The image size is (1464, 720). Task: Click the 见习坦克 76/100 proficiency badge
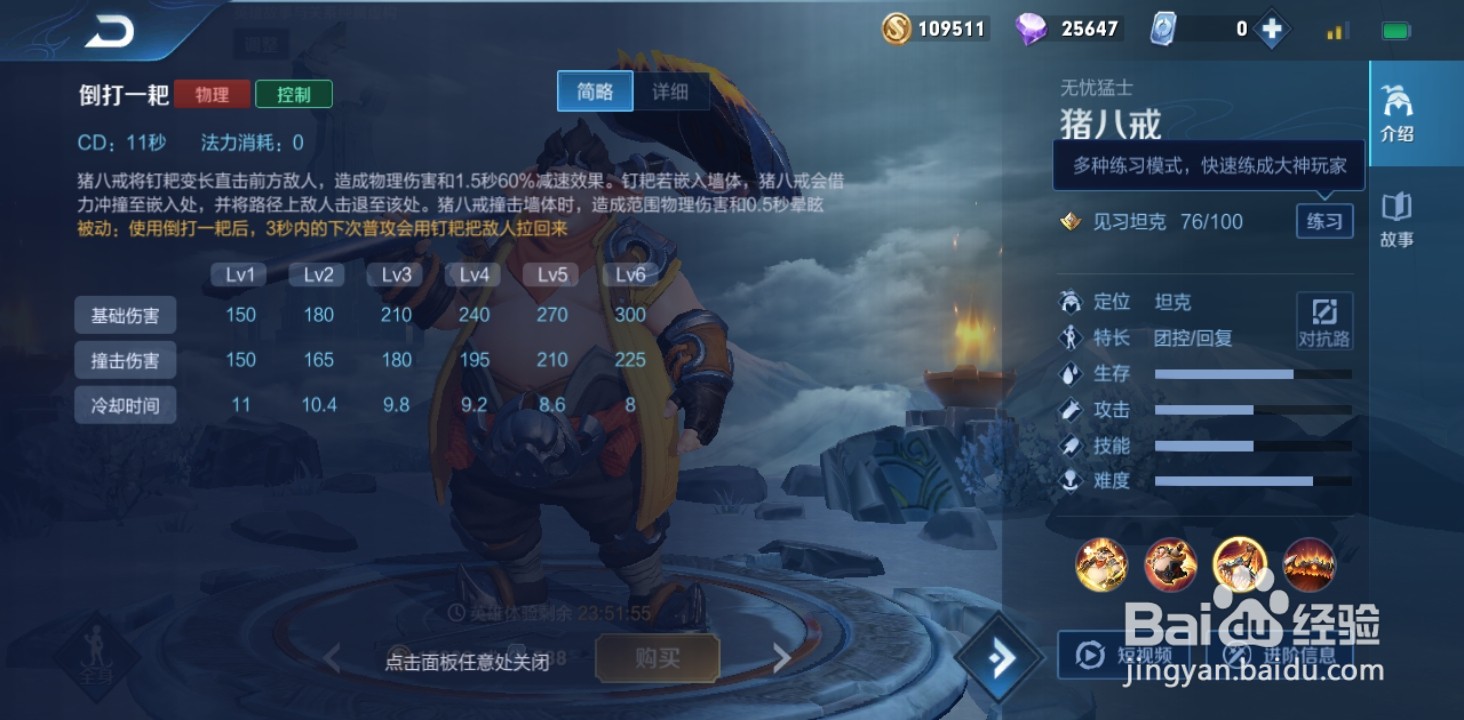click(1150, 221)
